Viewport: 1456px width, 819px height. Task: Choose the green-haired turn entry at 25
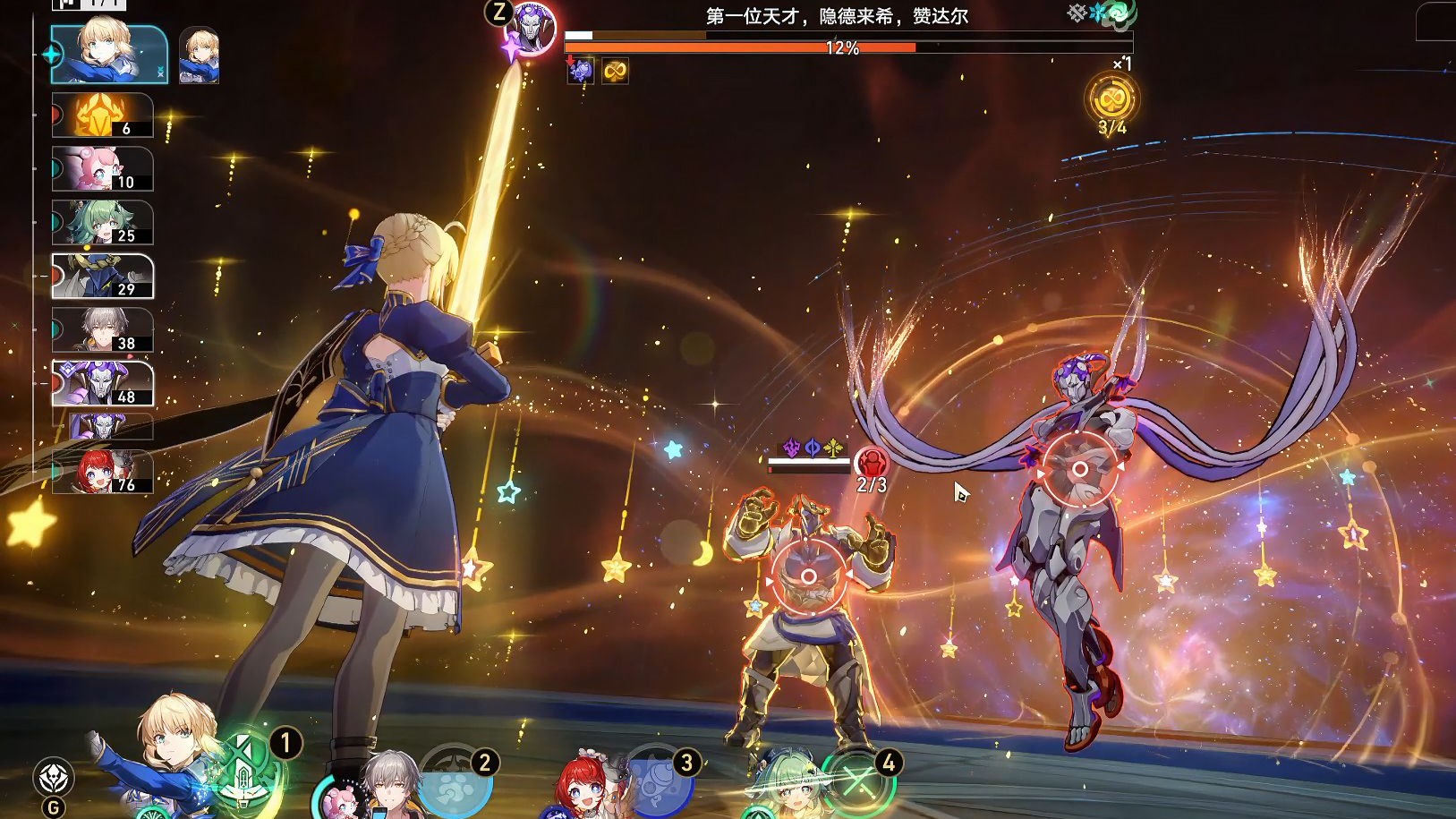pos(102,223)
